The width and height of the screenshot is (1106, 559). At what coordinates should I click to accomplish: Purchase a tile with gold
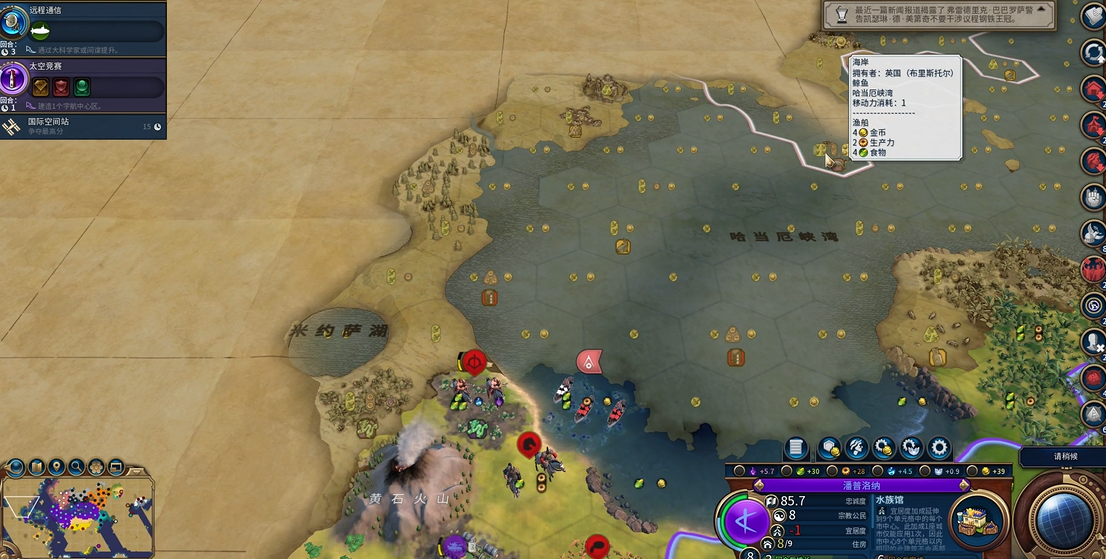[829, 448]
